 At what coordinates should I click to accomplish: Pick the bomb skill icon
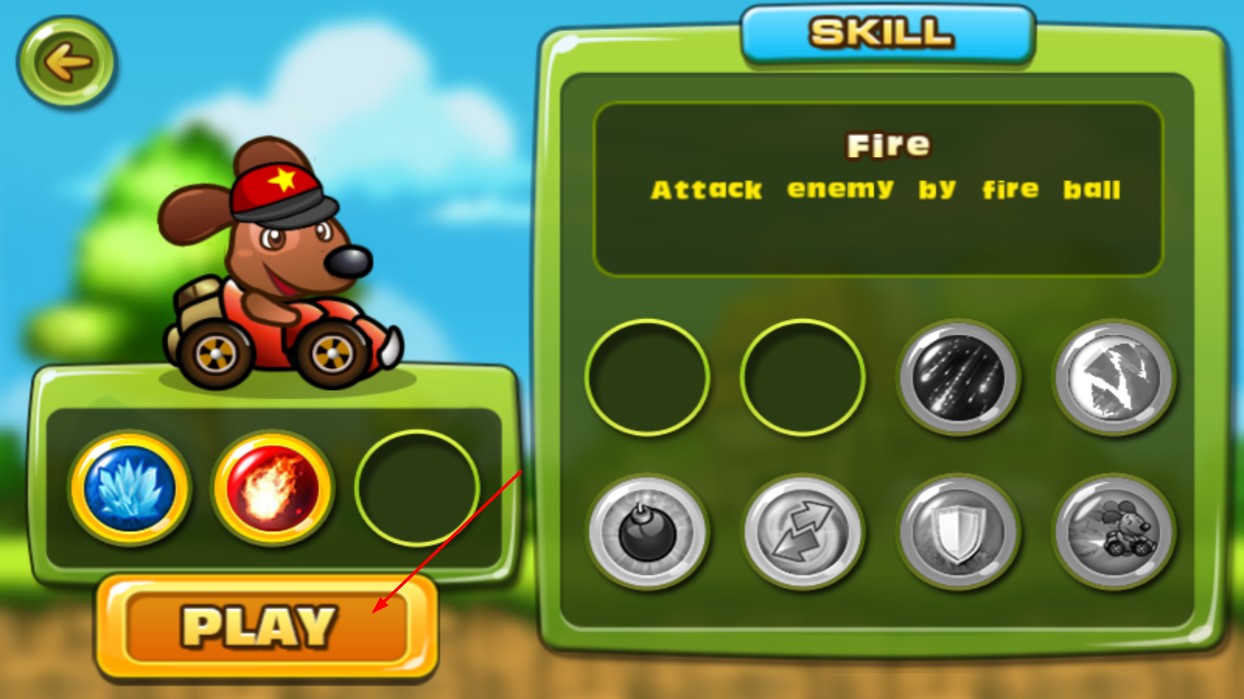[648, 532]
